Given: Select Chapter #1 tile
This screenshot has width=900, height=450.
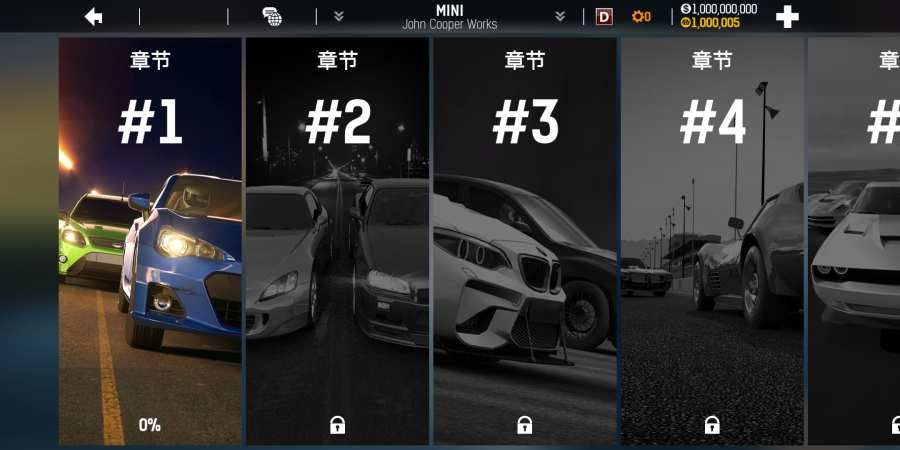Looking at the screenshot, I should click(x=150, y=240).
